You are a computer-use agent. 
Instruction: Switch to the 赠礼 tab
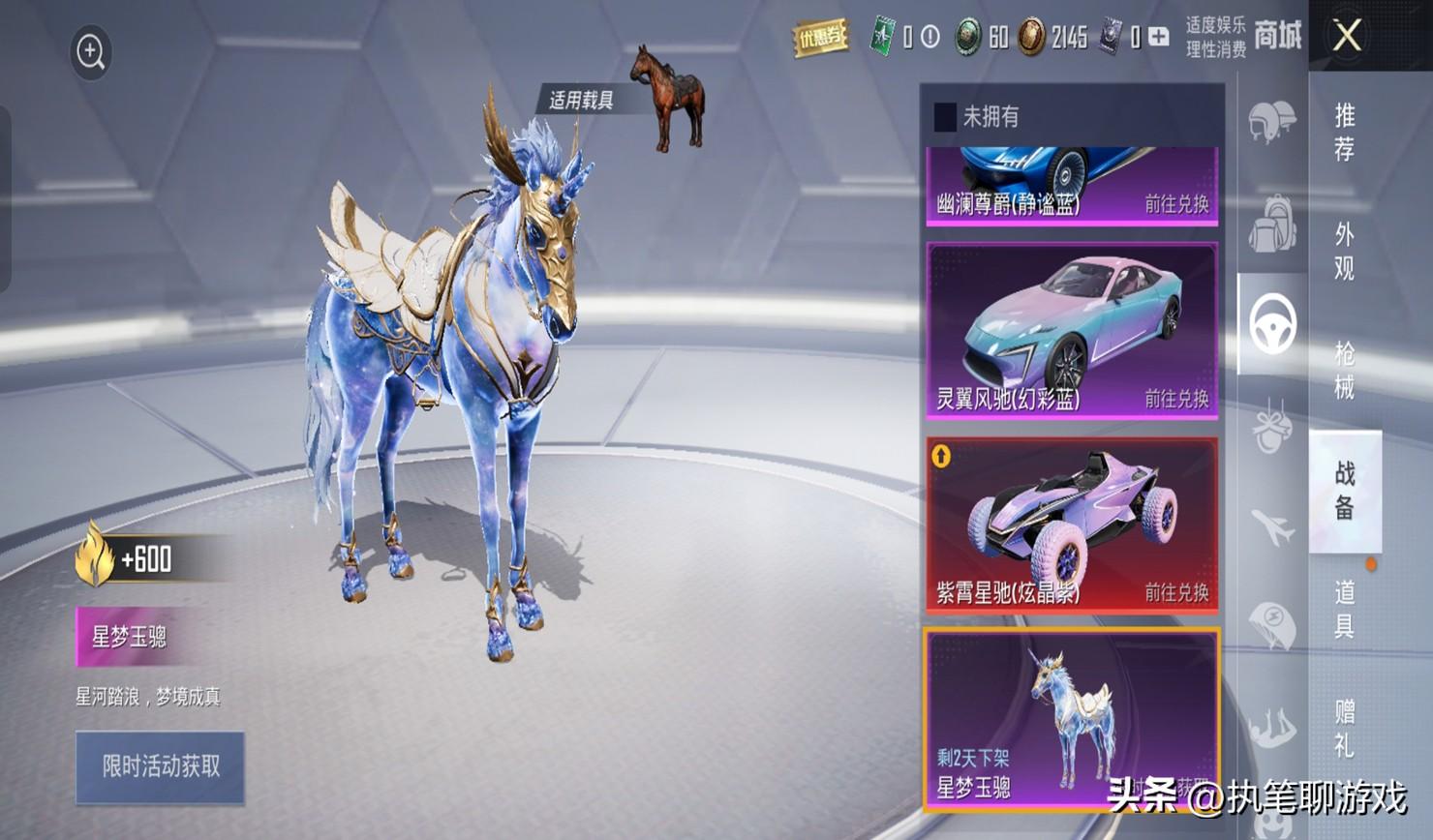[x=1344, y=728]
